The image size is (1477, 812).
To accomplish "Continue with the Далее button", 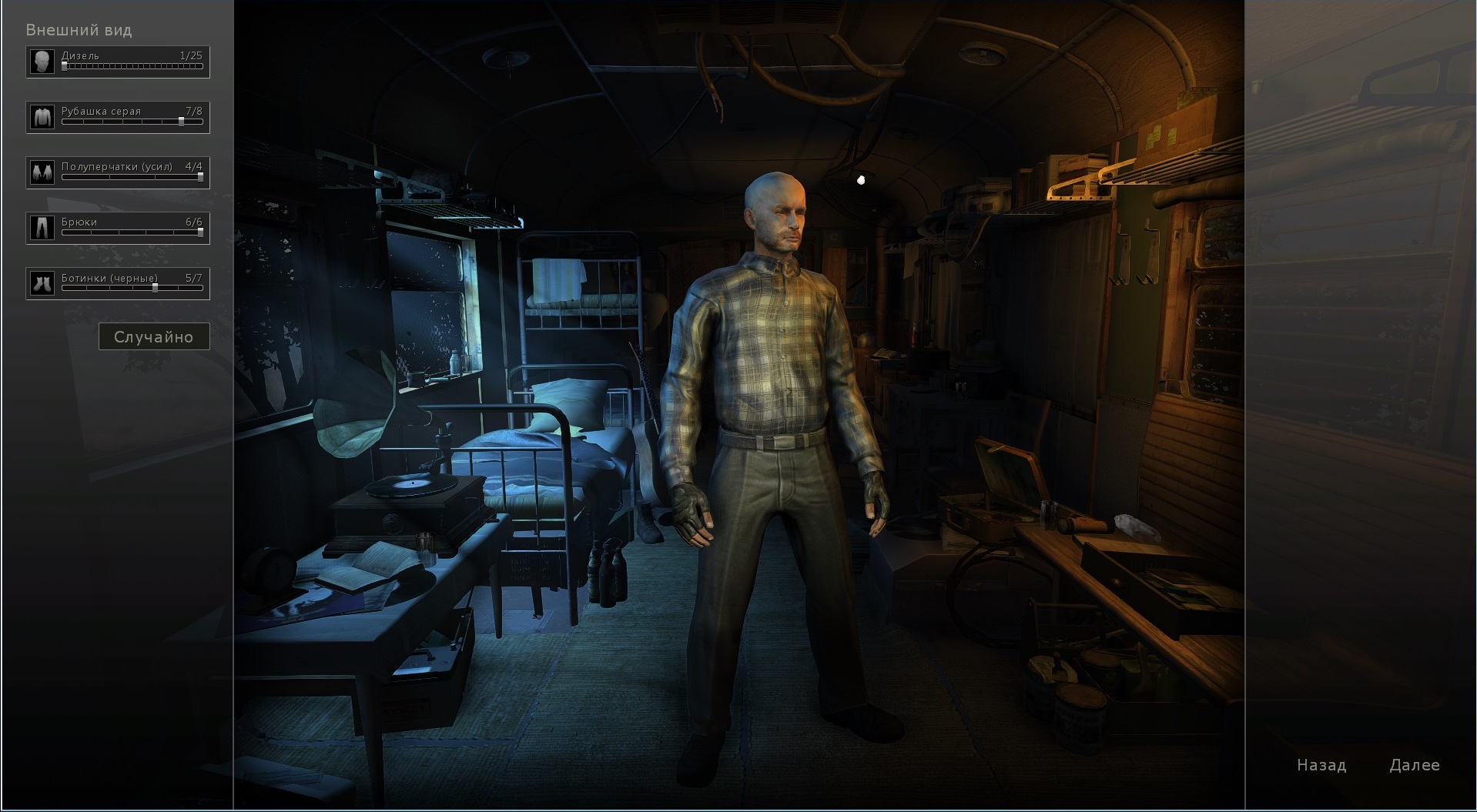I will tap(1414, 765).
